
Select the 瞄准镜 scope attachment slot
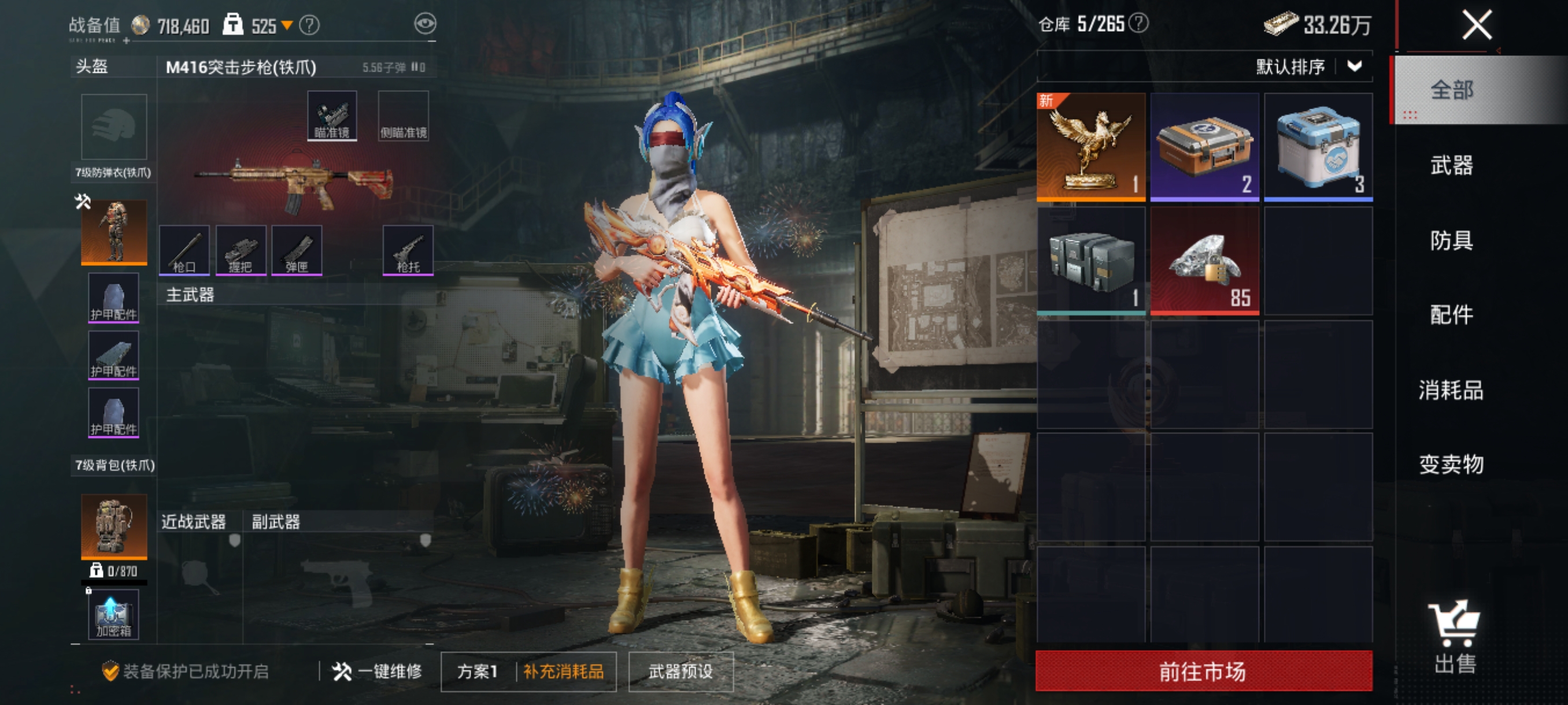click(x=332, y=116)
